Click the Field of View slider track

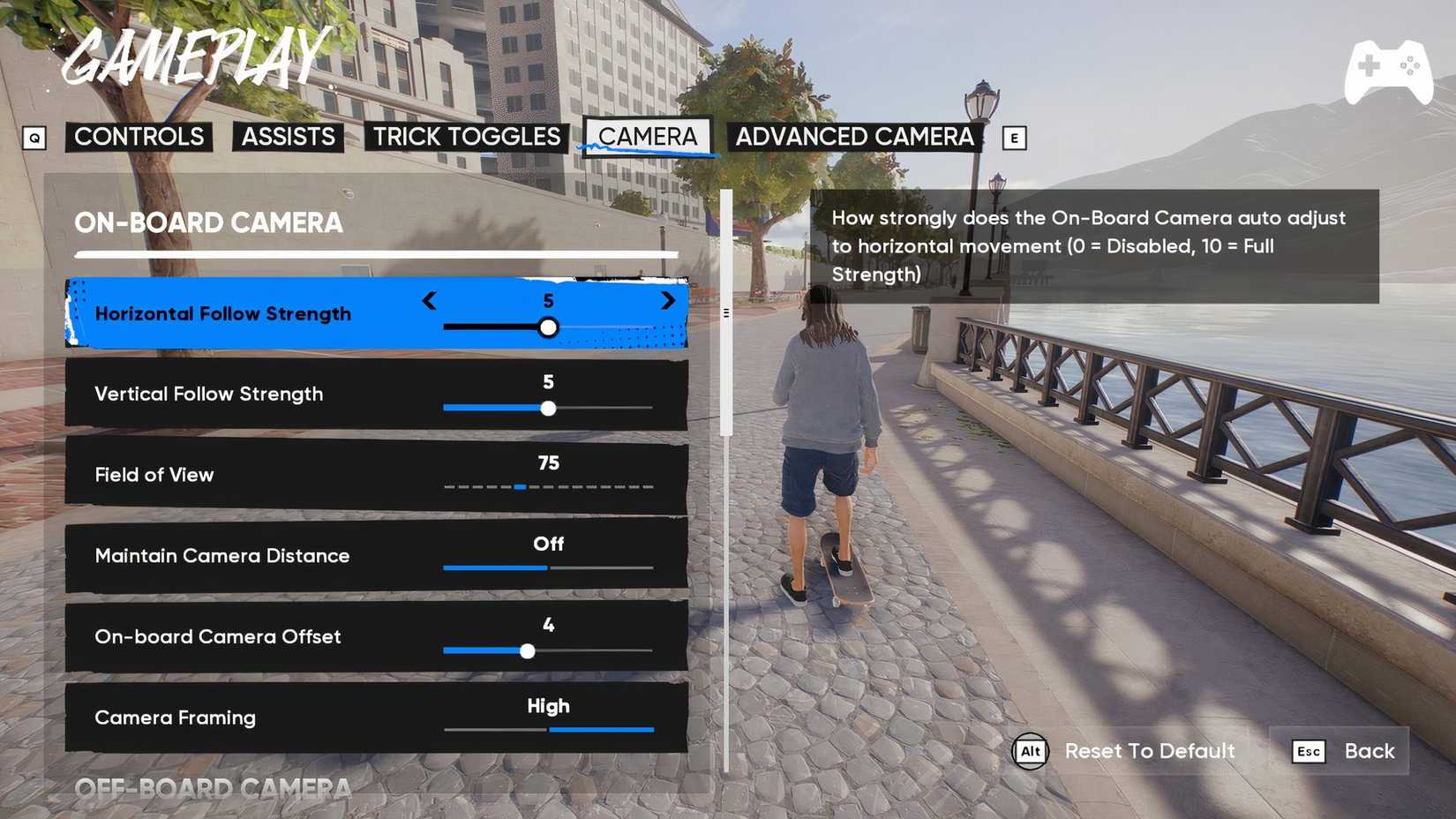[549, 486]
